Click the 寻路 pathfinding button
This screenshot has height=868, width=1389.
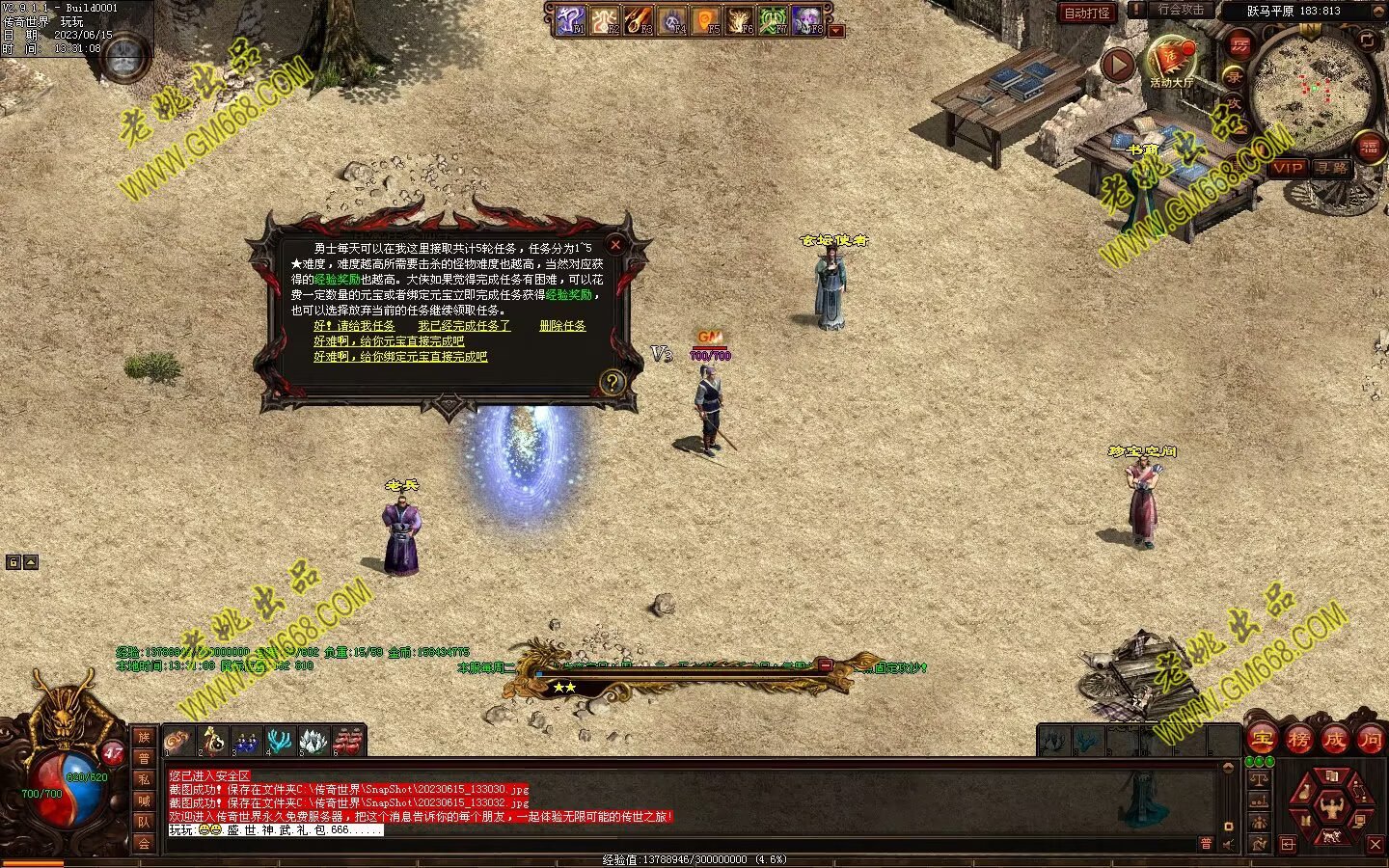(1332, 168)
